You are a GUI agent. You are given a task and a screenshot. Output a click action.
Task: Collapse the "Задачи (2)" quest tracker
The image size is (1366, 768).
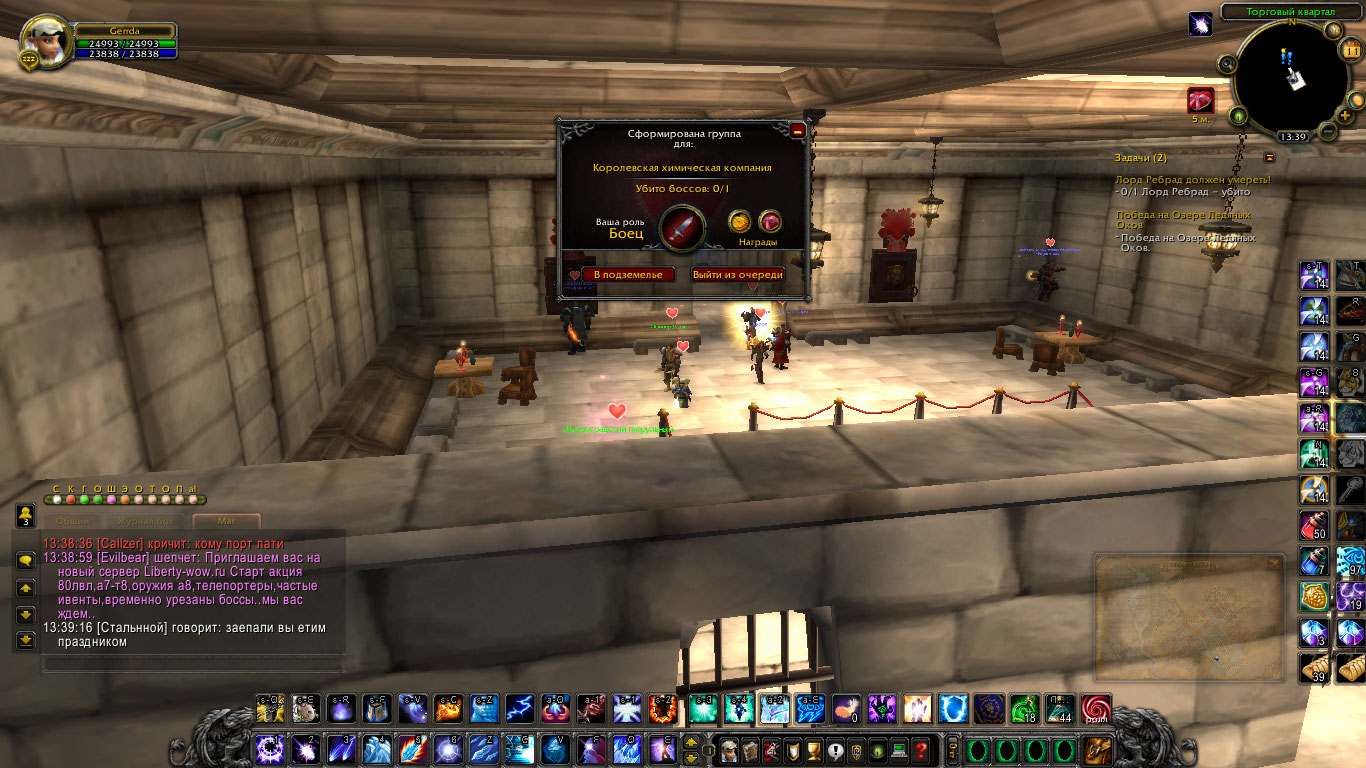(1269, 157)
